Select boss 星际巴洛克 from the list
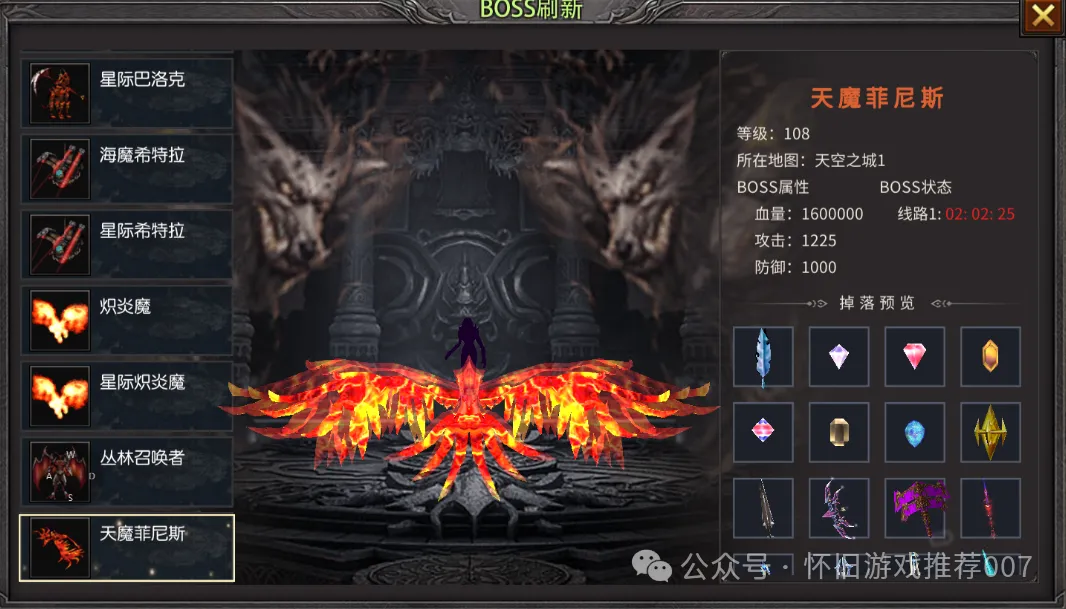Viewport: 1066px width, 609px height. point(127,94)
